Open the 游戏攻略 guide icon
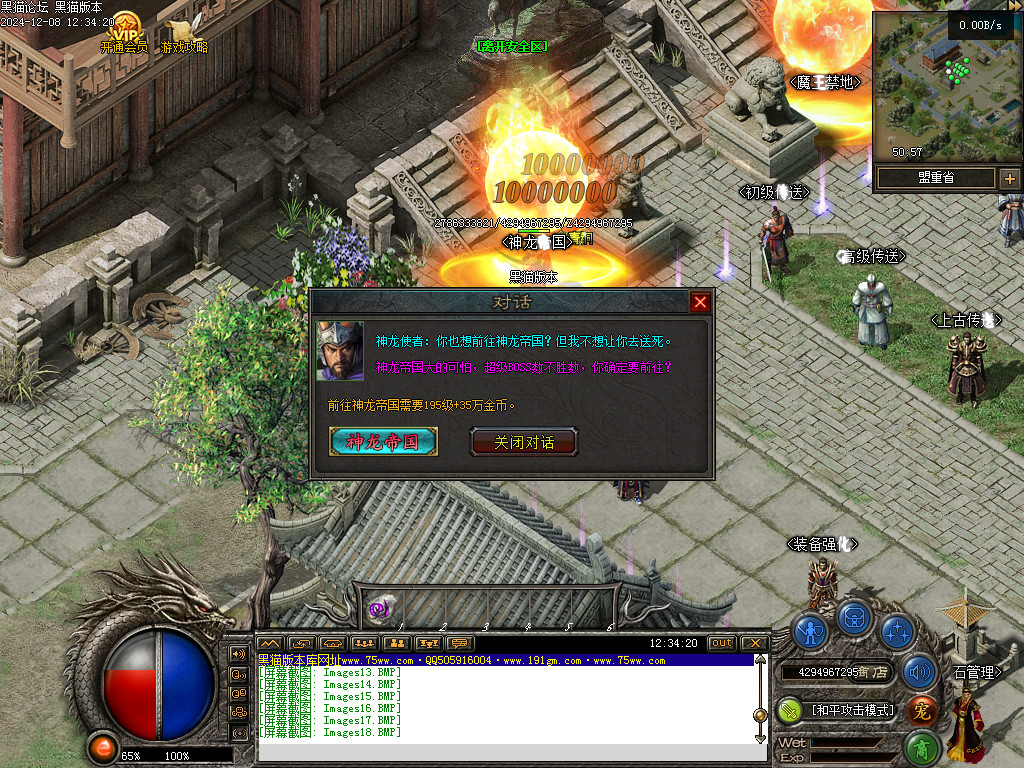 point(184,30)
